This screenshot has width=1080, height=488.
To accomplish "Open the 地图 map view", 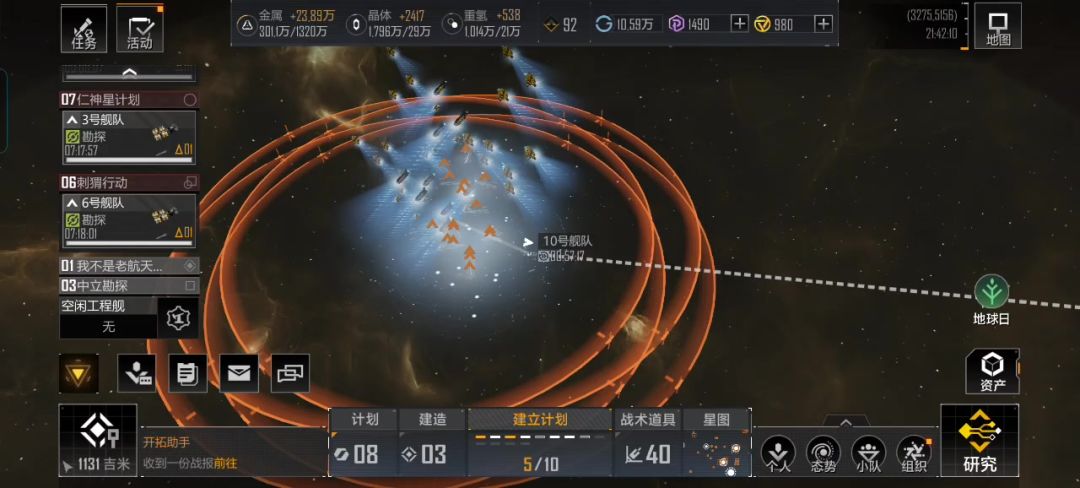I will click(x=998, y=29).
